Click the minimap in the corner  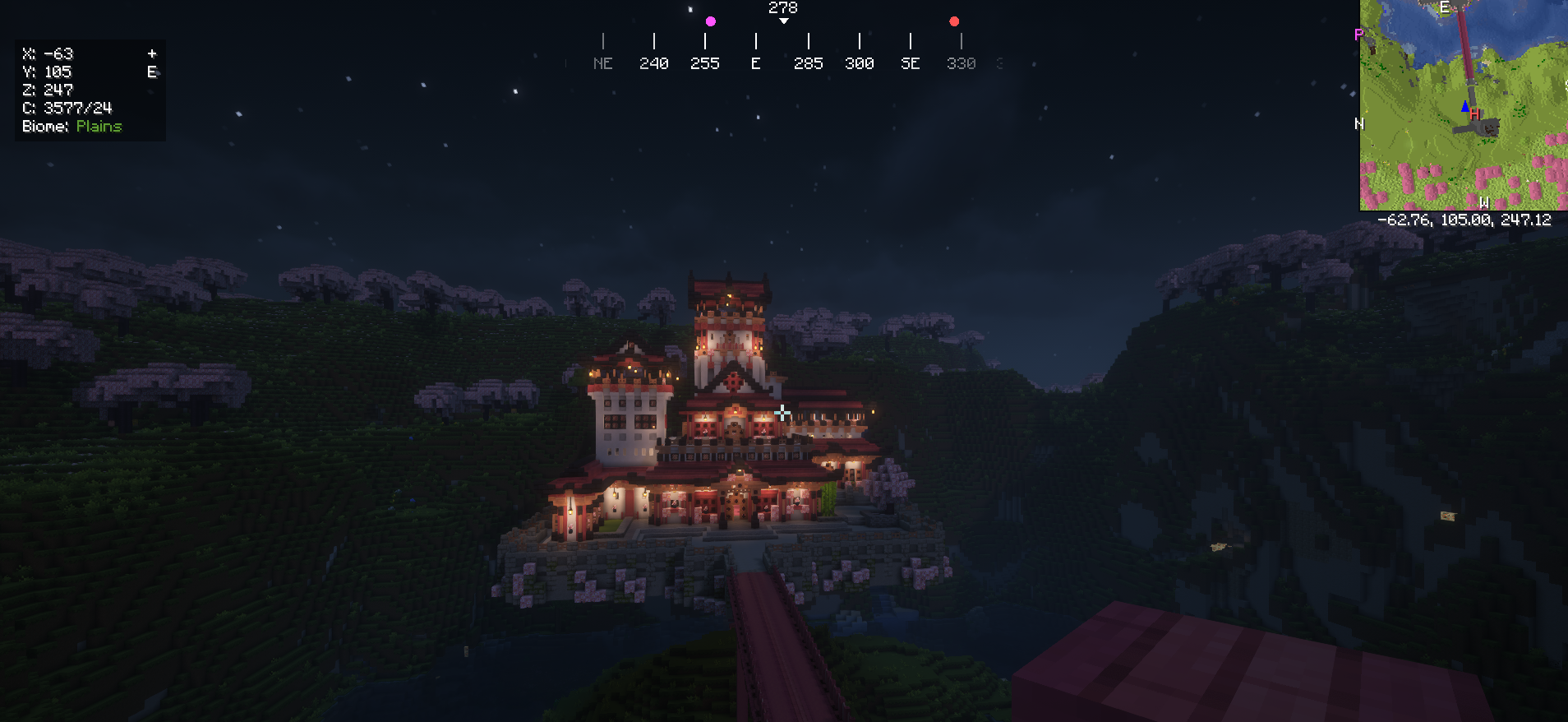[1463, 105]
